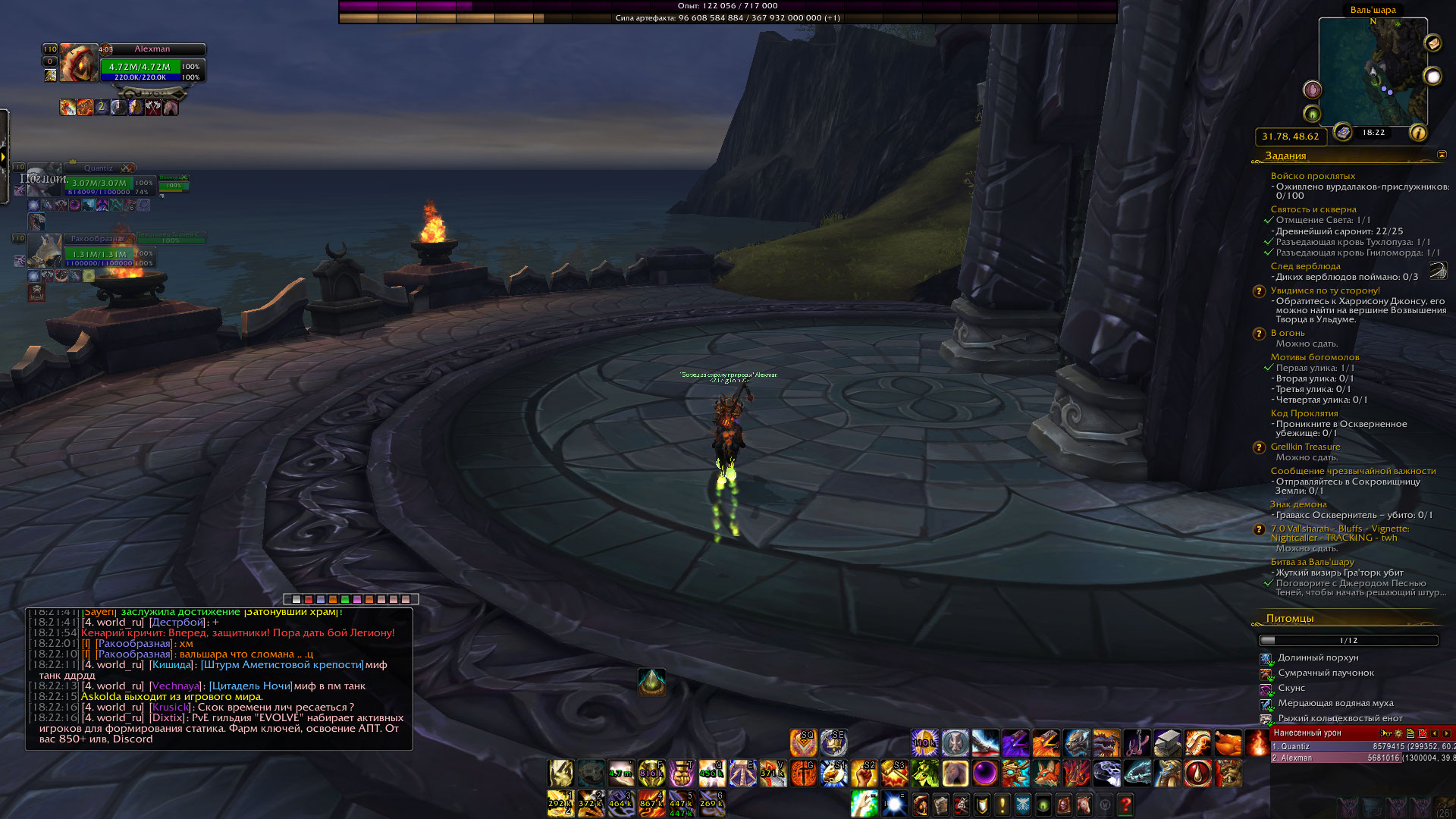Target party member Ракообразная's portrait

coord(44,250)
